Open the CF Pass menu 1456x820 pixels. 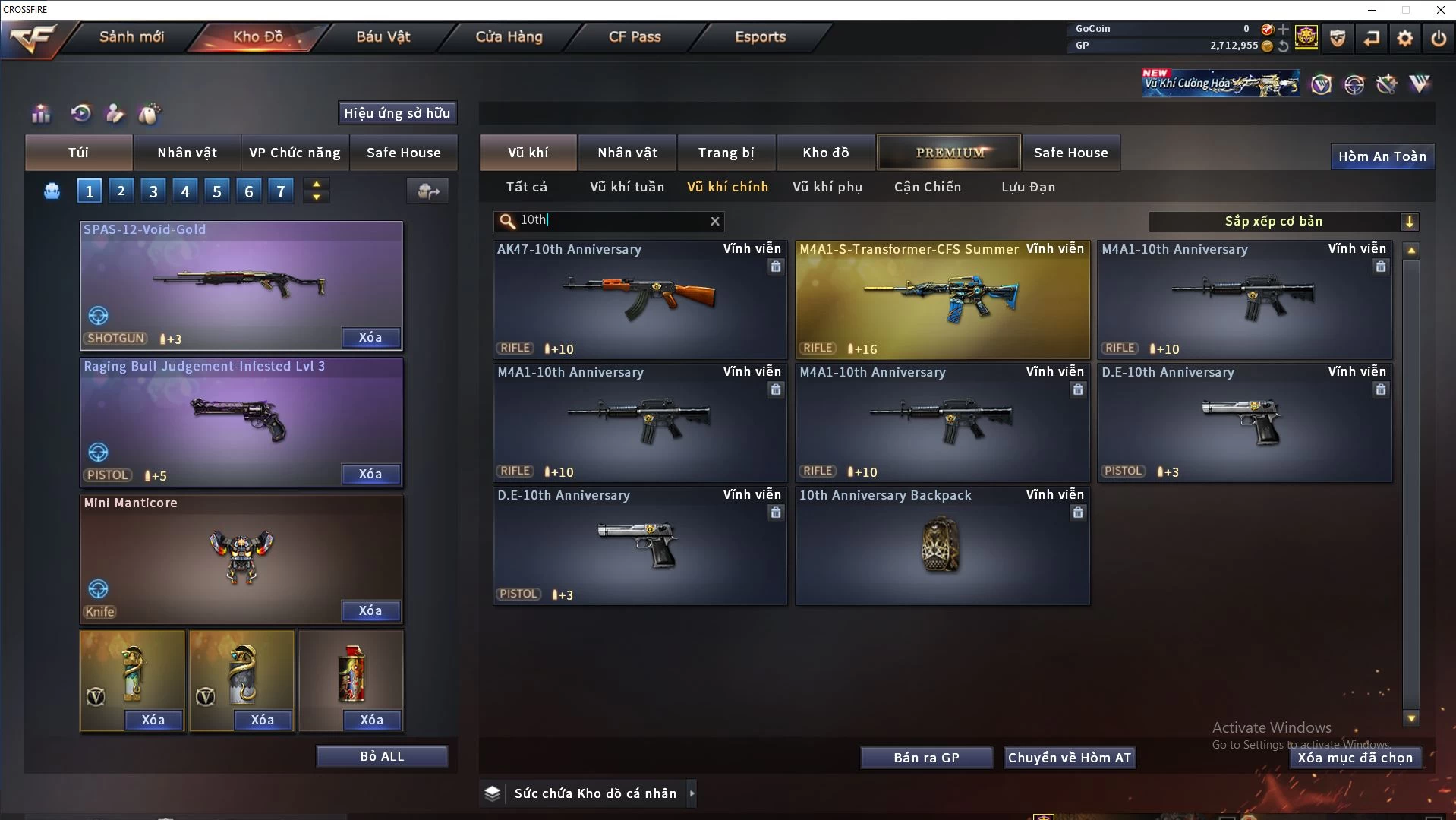tap(635, 36)
